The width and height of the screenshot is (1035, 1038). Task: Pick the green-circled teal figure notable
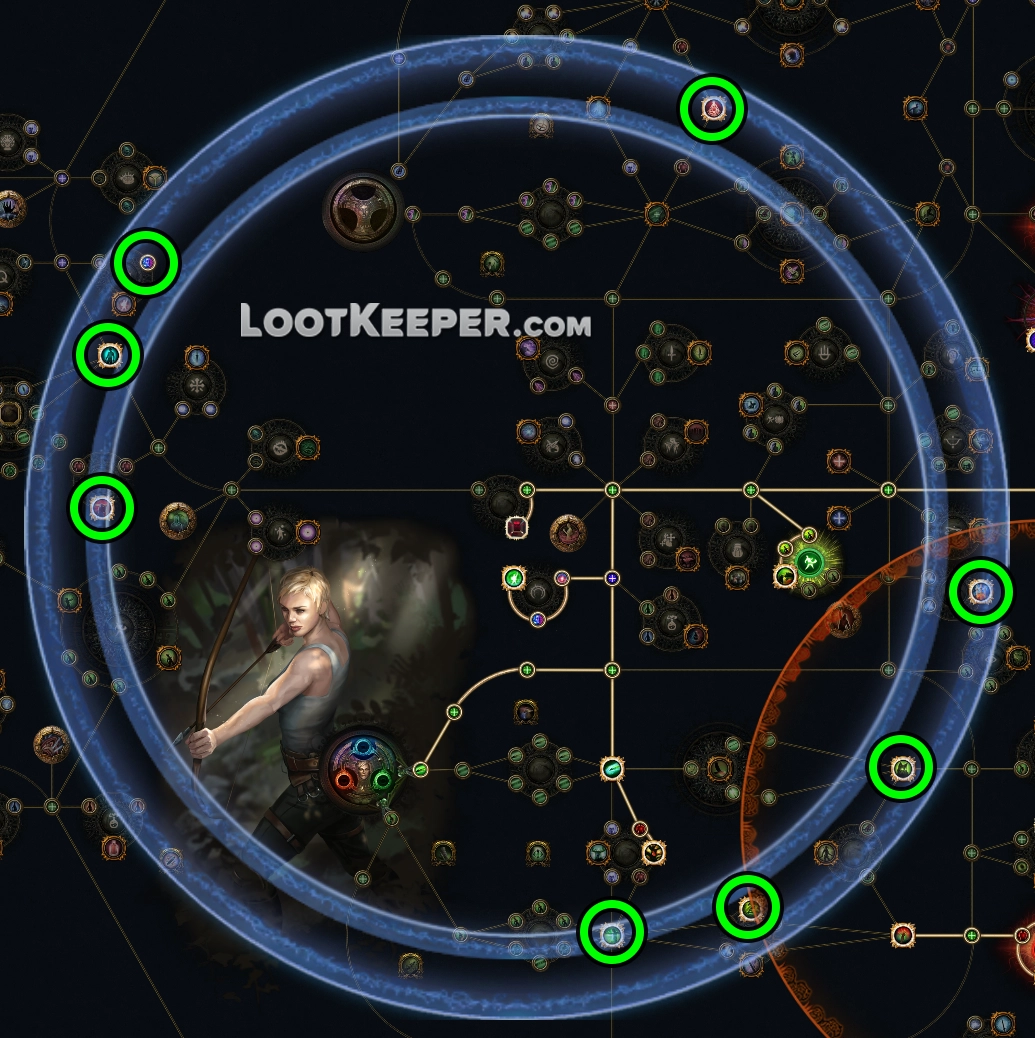tap(108, 355)
